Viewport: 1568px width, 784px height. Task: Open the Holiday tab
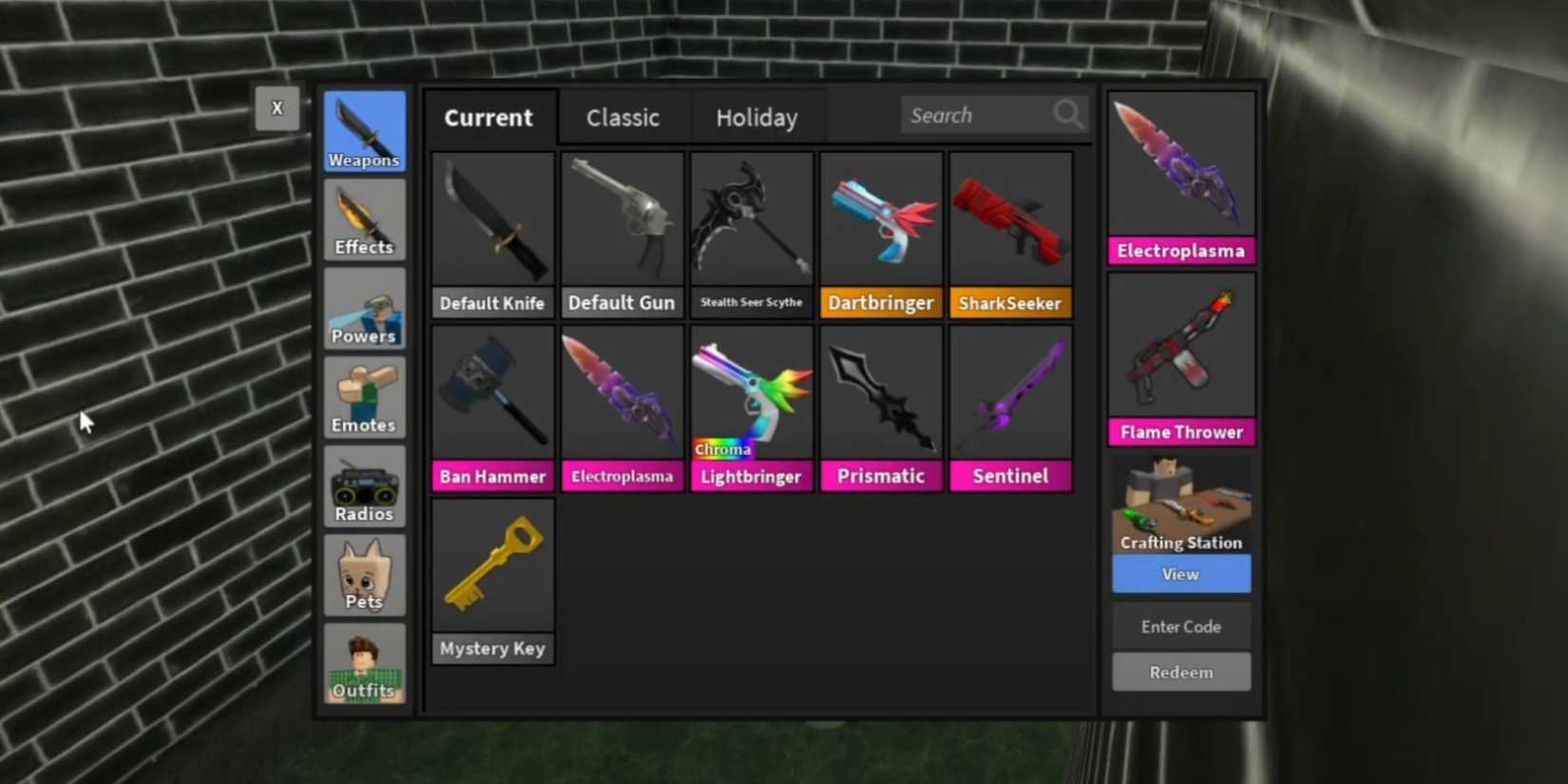756,117
